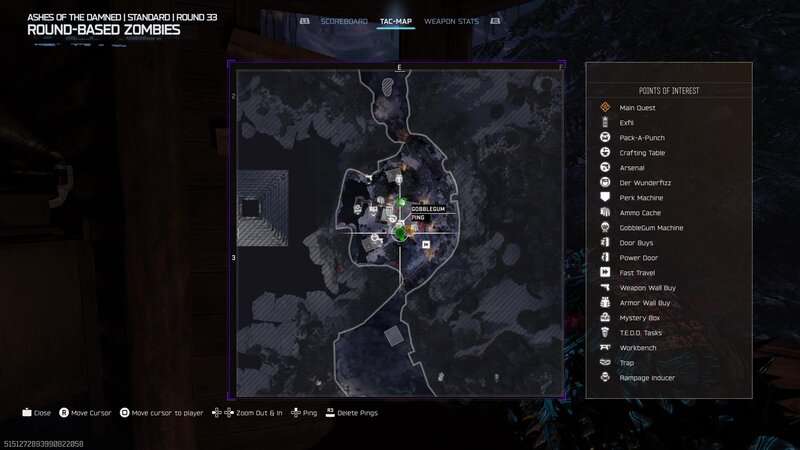The height and width of the screenshot is (450, 800).
Task: Click the Ammo Cache legend entry
Action: click(x=639, y=213)
